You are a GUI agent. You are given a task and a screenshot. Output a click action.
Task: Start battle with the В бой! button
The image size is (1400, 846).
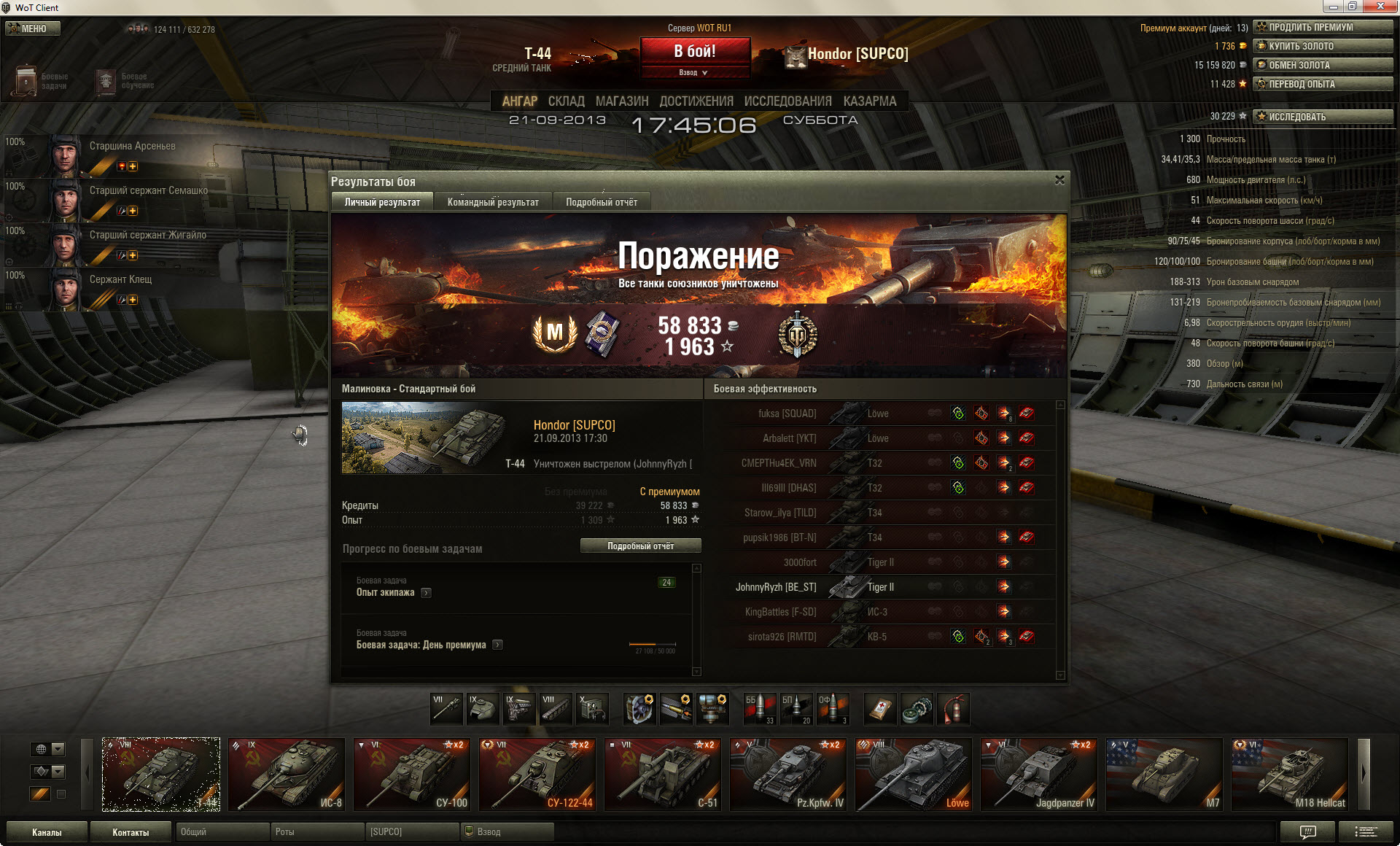pyautogui.click(x=695, y=52)
